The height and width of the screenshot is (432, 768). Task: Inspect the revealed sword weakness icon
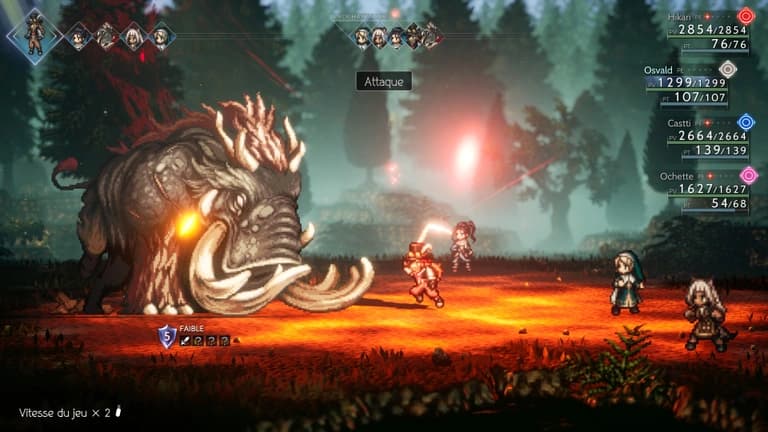185,342
